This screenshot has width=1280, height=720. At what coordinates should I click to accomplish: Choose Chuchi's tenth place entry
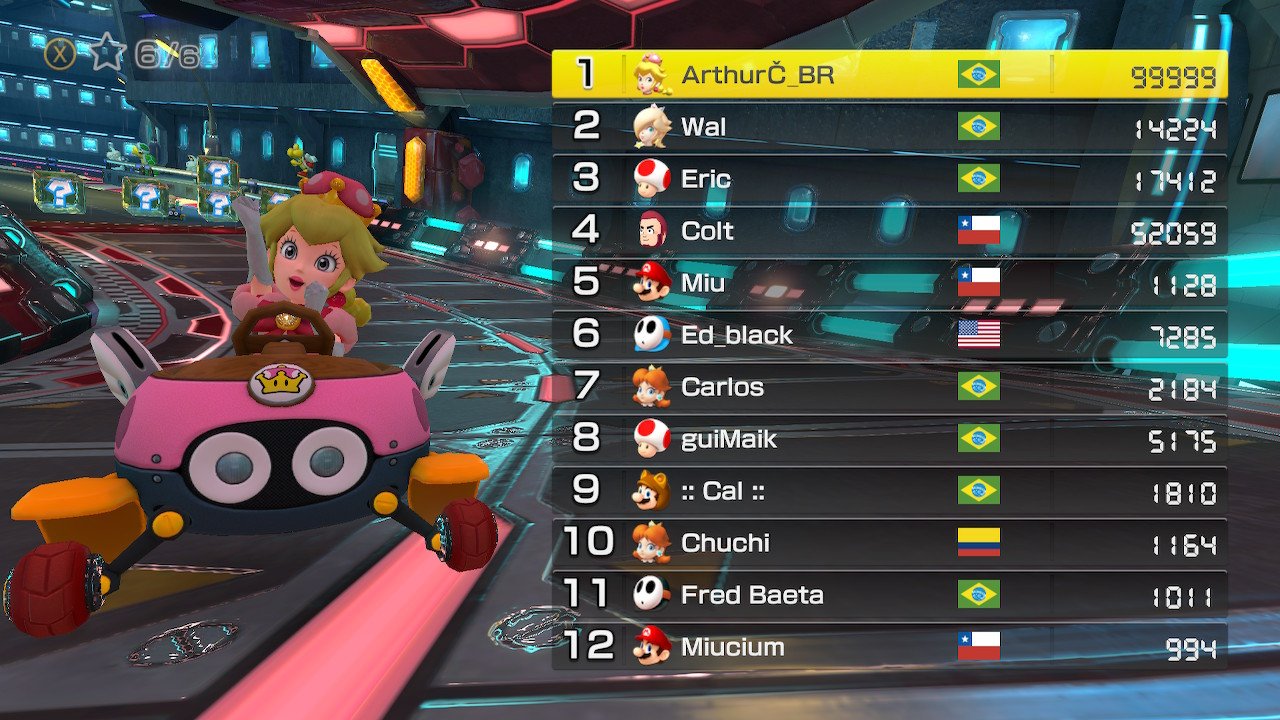coord(889,543)
